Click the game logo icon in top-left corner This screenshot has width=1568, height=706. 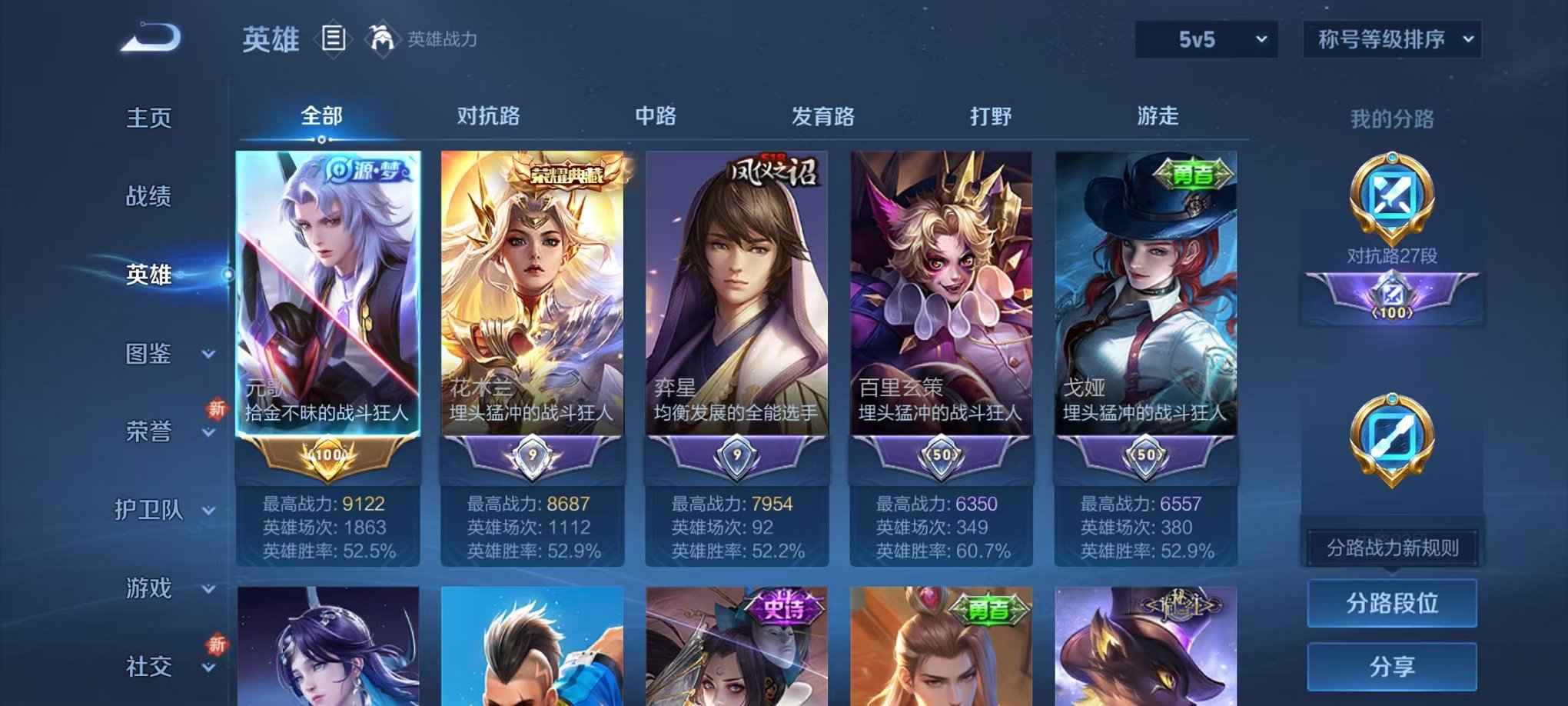150,37
